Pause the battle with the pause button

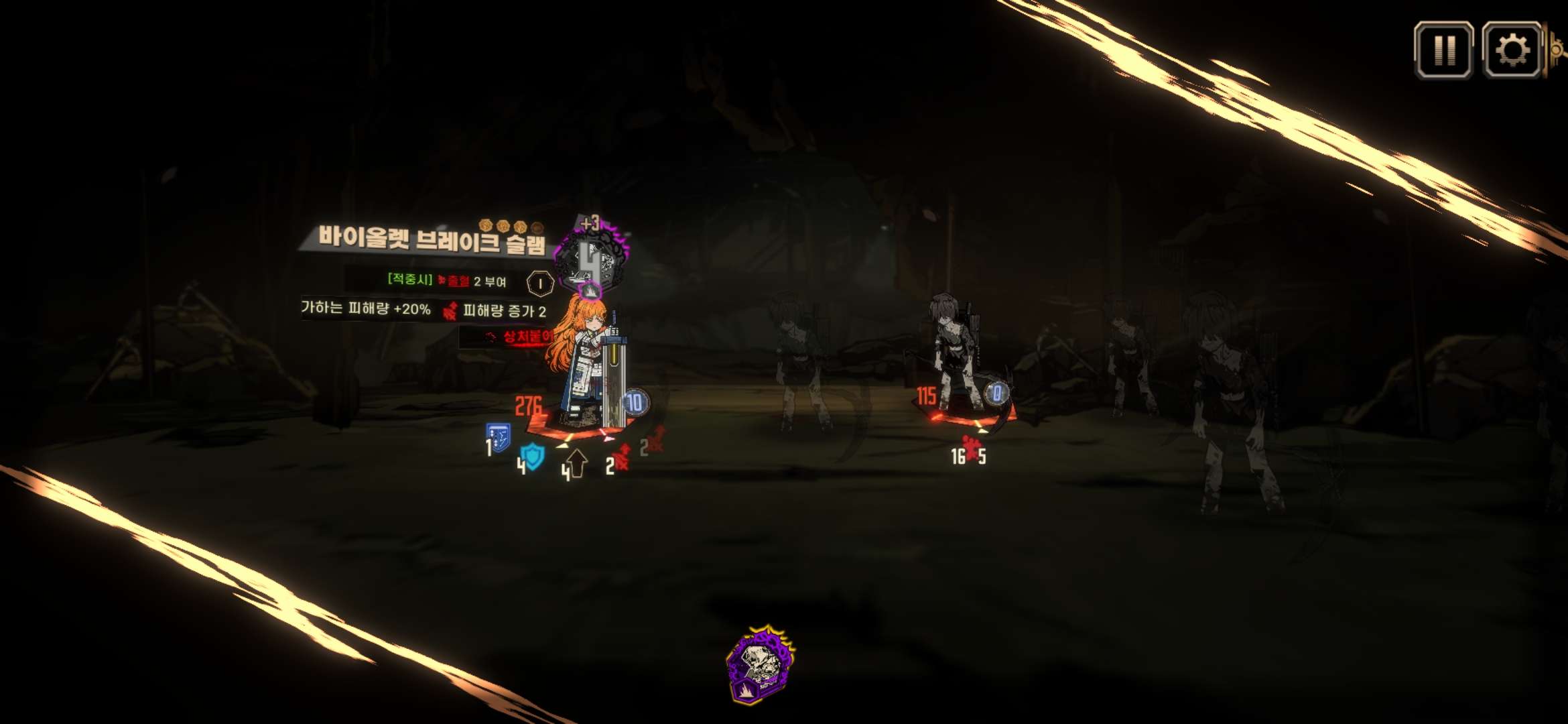(1443, 50)
